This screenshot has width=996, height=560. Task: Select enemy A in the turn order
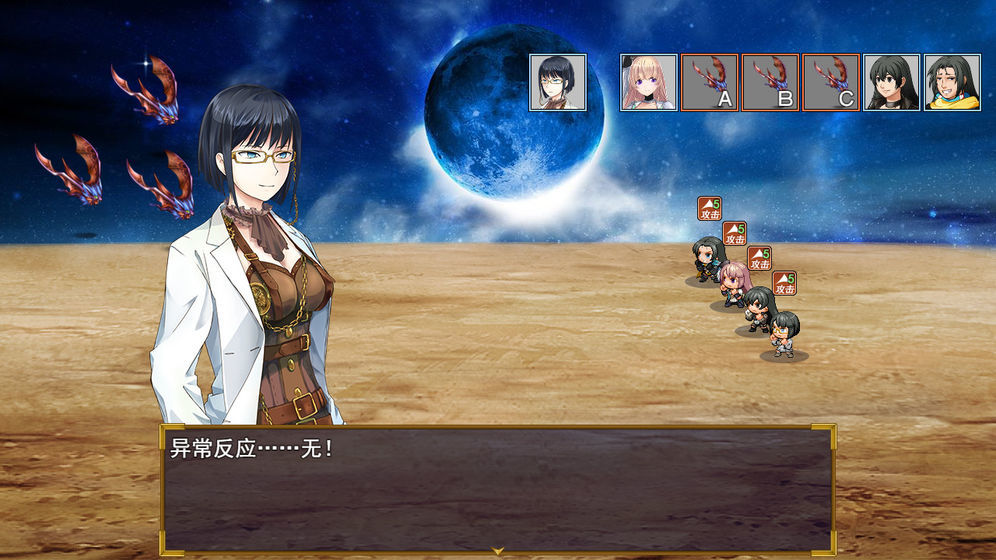(709, 82)
